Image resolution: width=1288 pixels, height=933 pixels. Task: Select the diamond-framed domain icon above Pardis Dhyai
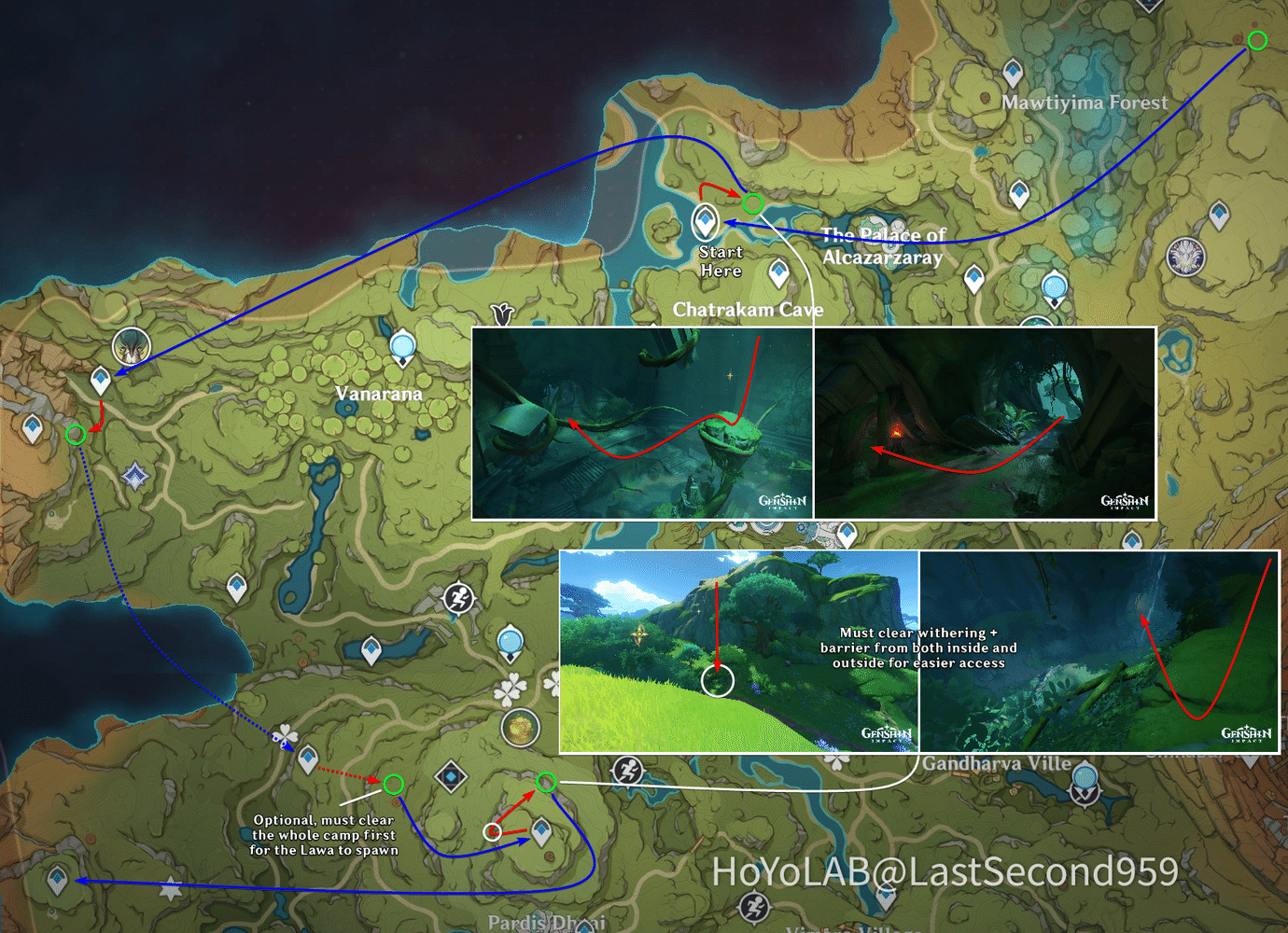coord(450,775)
